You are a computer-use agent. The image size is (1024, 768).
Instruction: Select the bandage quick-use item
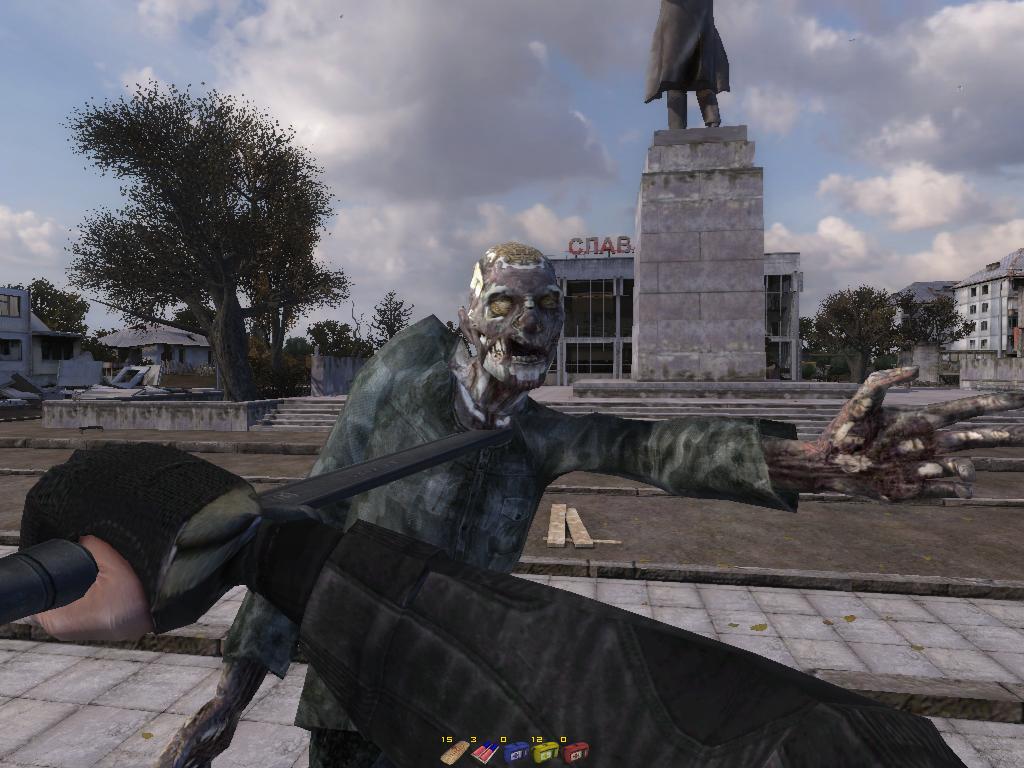[455, 752]
